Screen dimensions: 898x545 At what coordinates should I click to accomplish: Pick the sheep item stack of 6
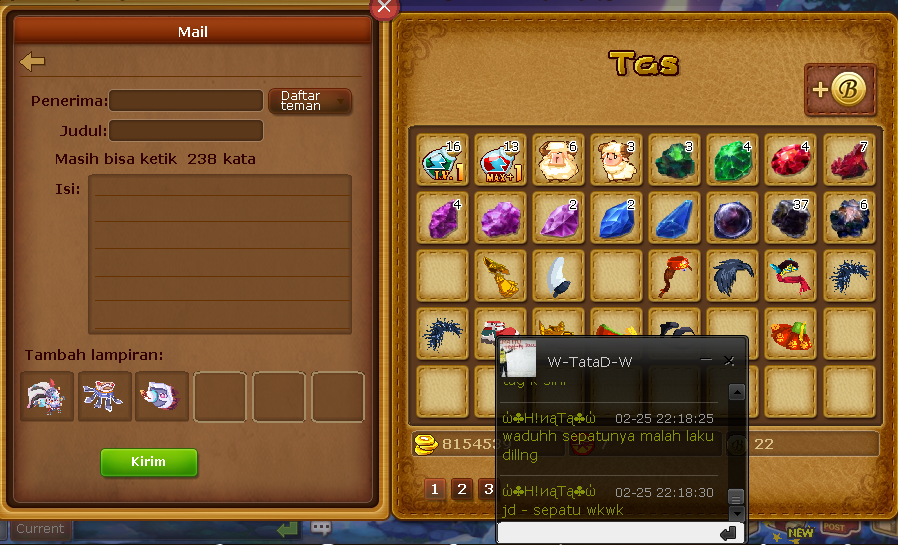(558, 160)
